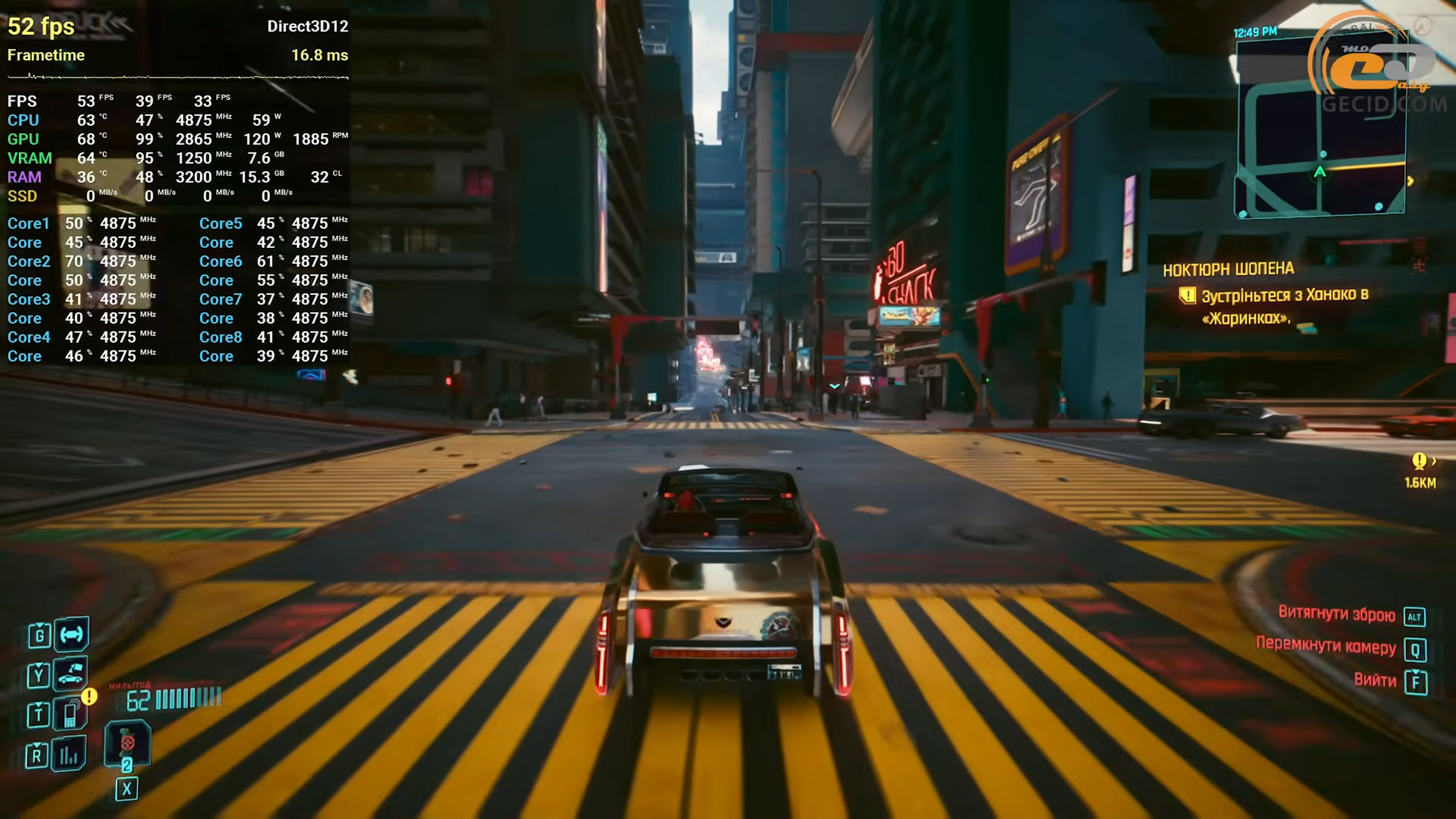Screen dimensions: 1456x819
Task: Open the radio equalizer bars icon
Action: click(x=69, y=755)
